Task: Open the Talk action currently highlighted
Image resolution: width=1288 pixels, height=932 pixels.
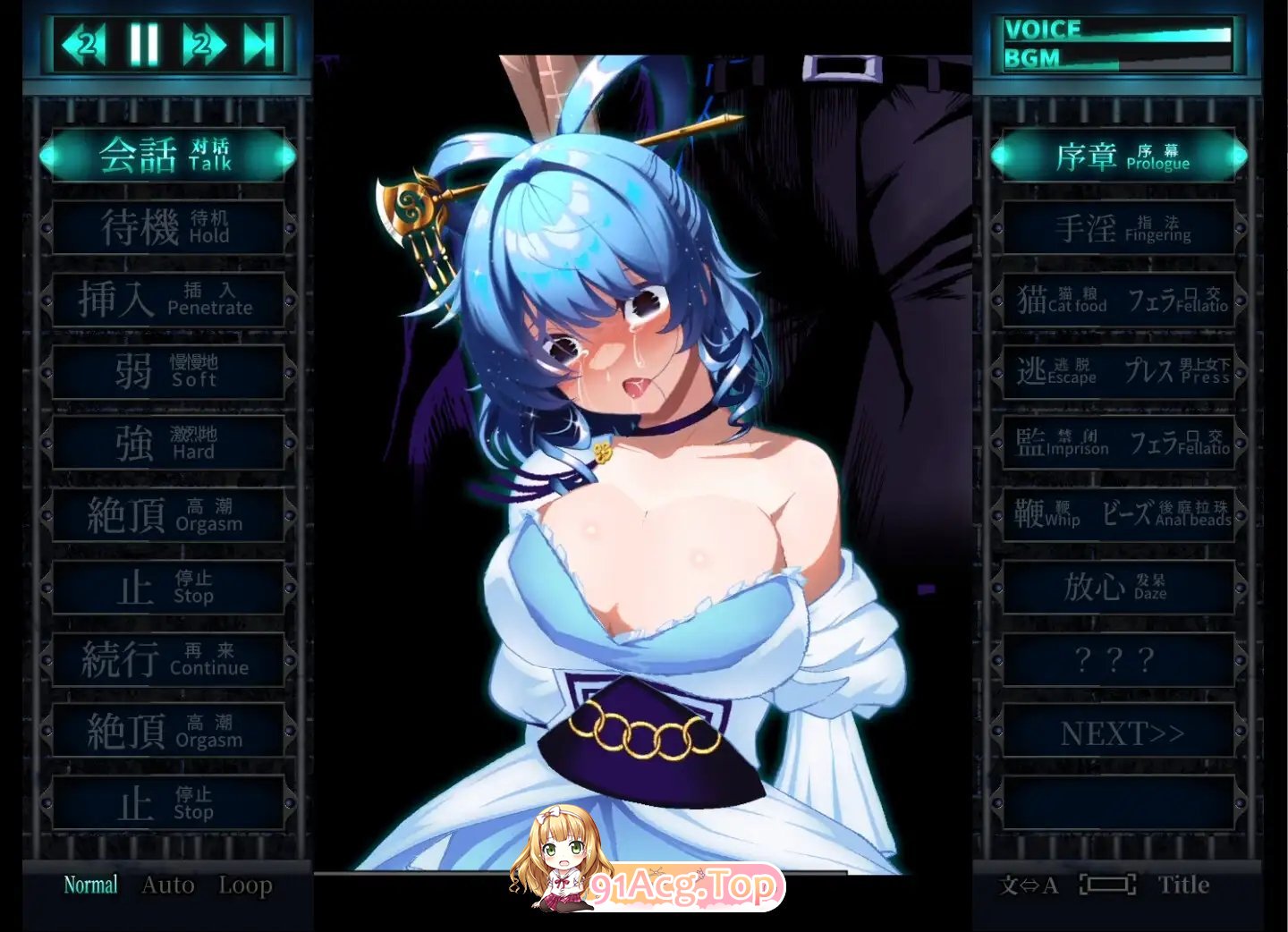Action: [168, 154]
